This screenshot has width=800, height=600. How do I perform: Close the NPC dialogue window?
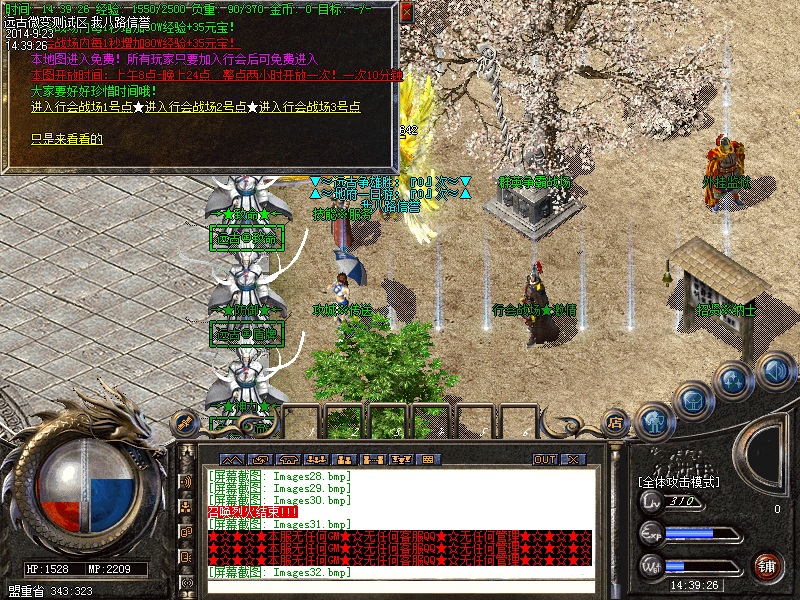click(406, 12)
